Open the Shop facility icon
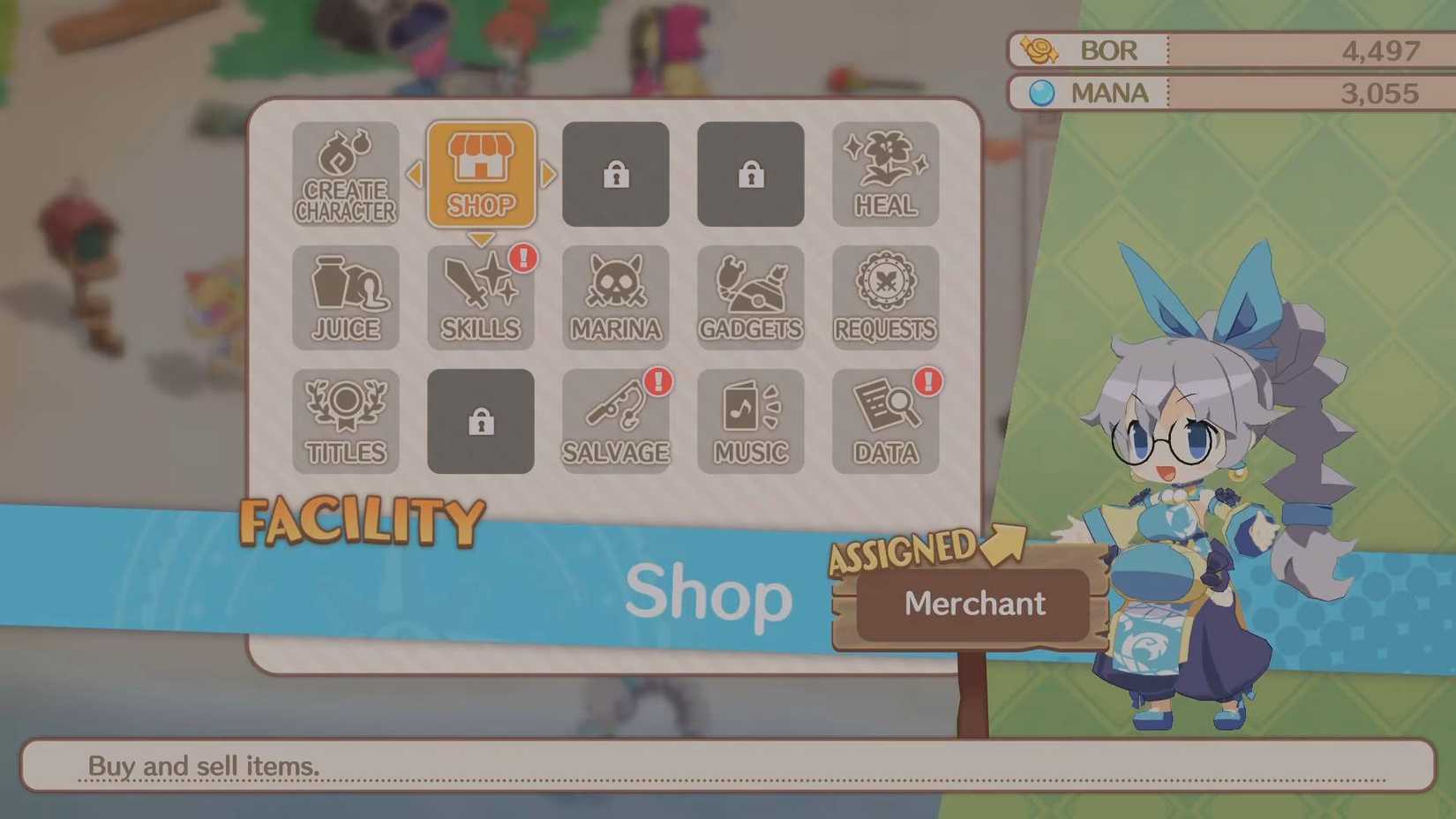1456x819 pixels. pyautogui.click(x=480, y=175)
